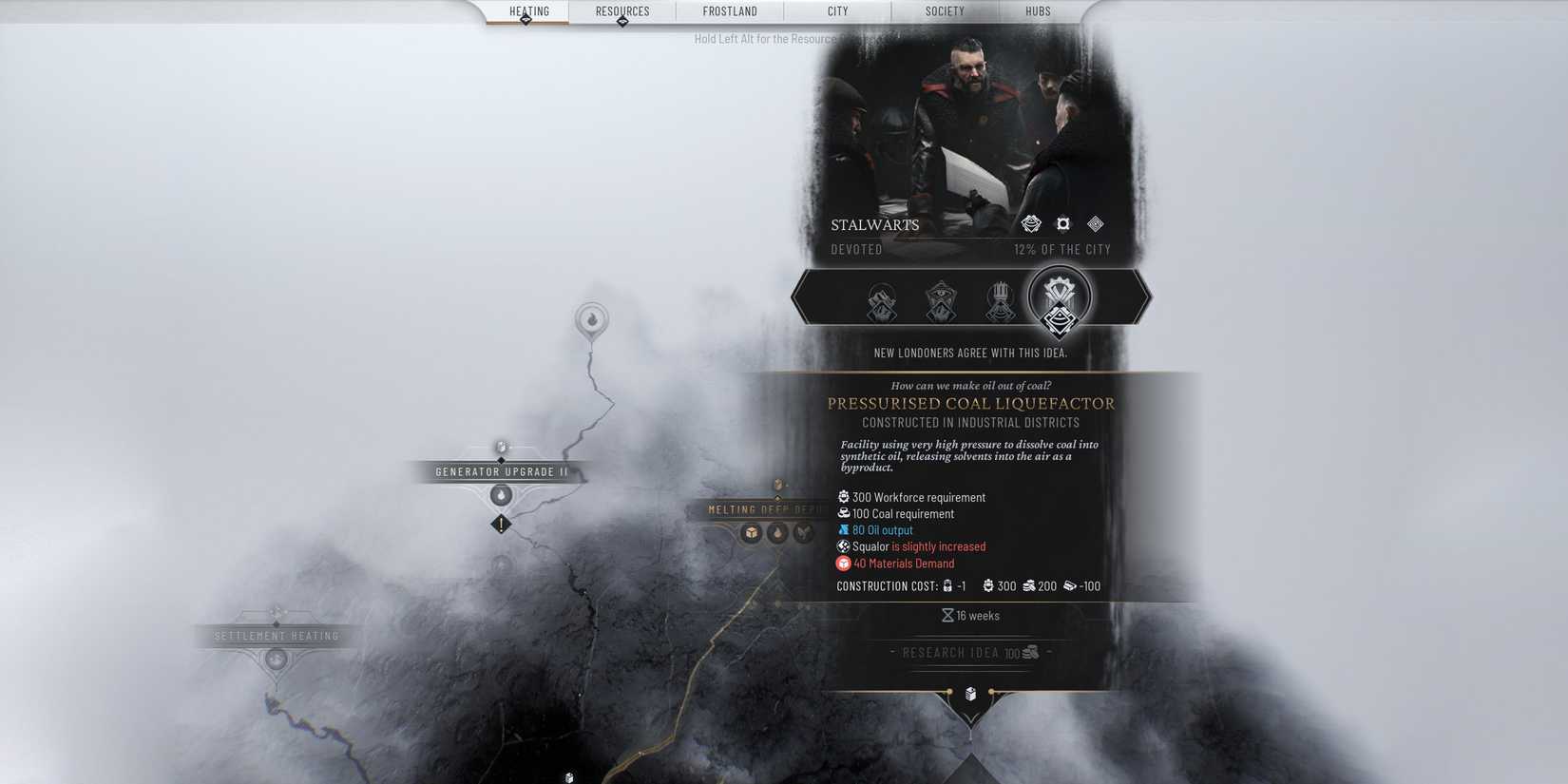Click the squalor icon beside the Stalwarts name

click(x=1095, y=223)
